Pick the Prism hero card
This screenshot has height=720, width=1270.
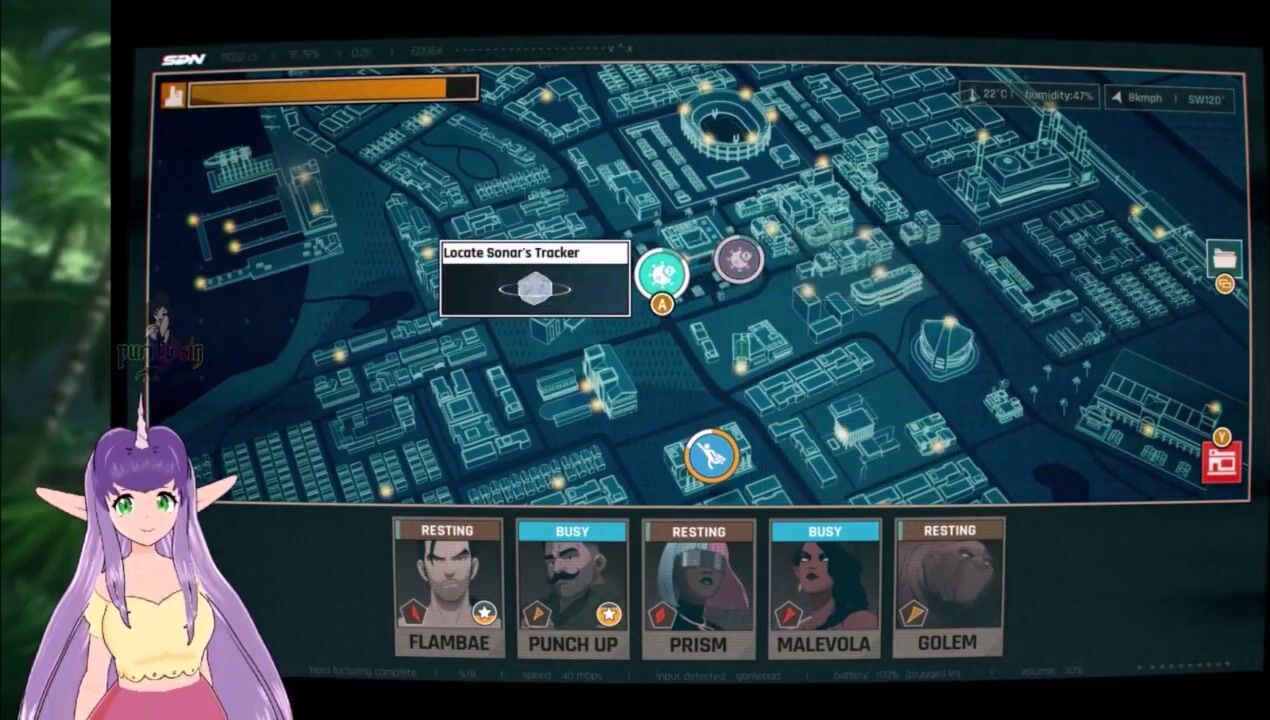698,588
